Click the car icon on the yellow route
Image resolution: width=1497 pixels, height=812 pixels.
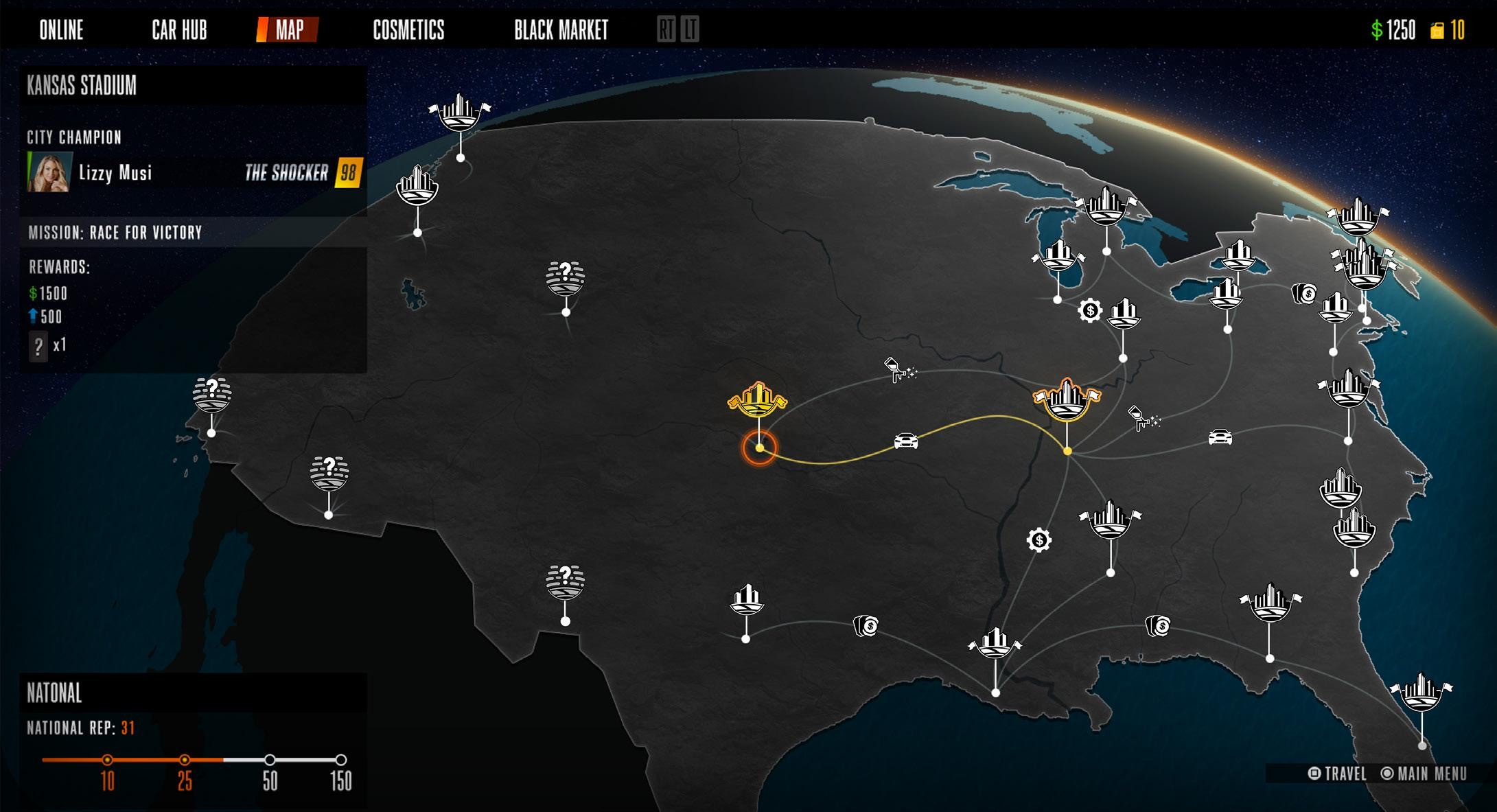coord(905,441)
